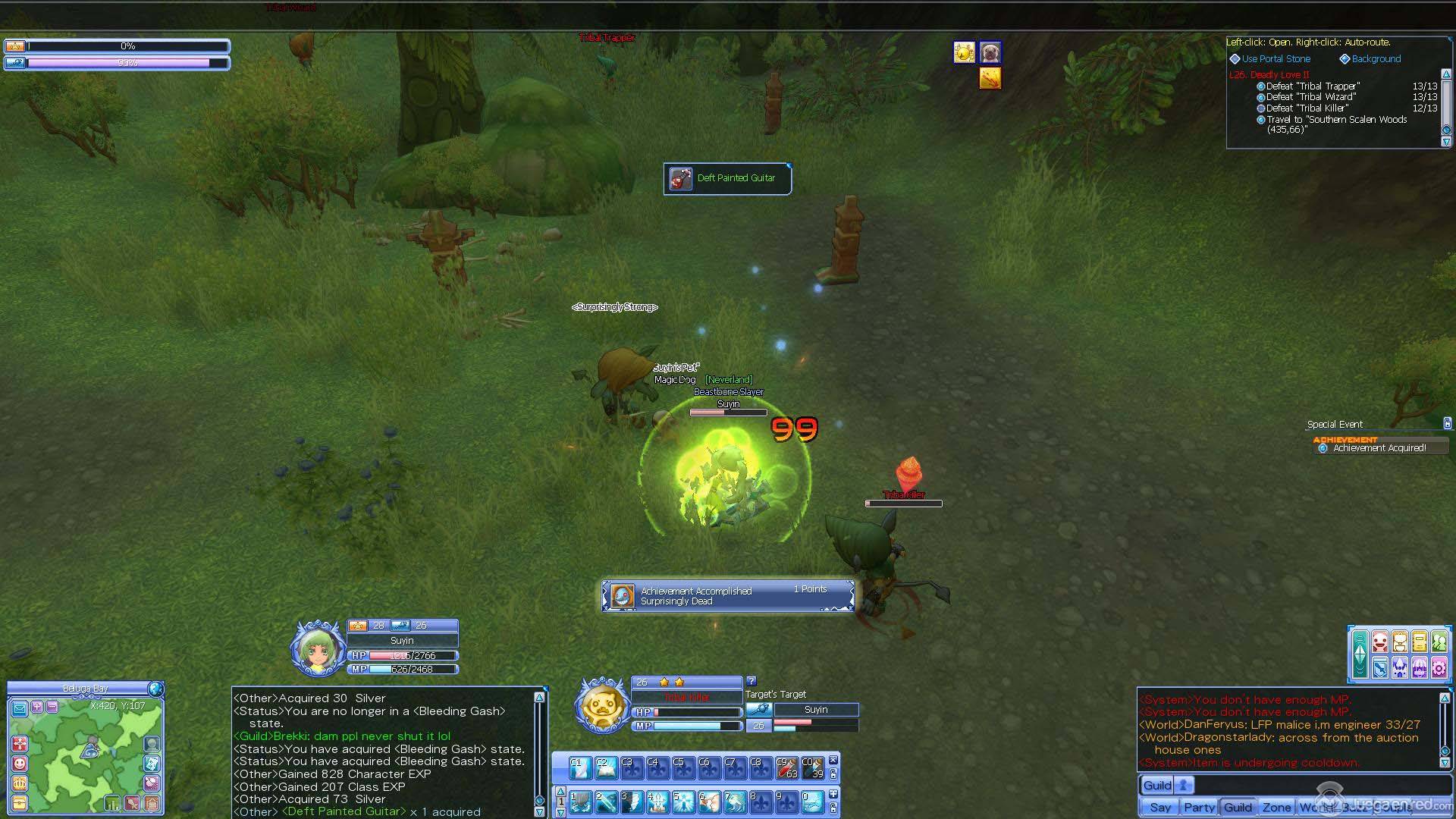Screen dimensions: 1456x819
Task: Open the world map globe icon
Action: (155, 689)
